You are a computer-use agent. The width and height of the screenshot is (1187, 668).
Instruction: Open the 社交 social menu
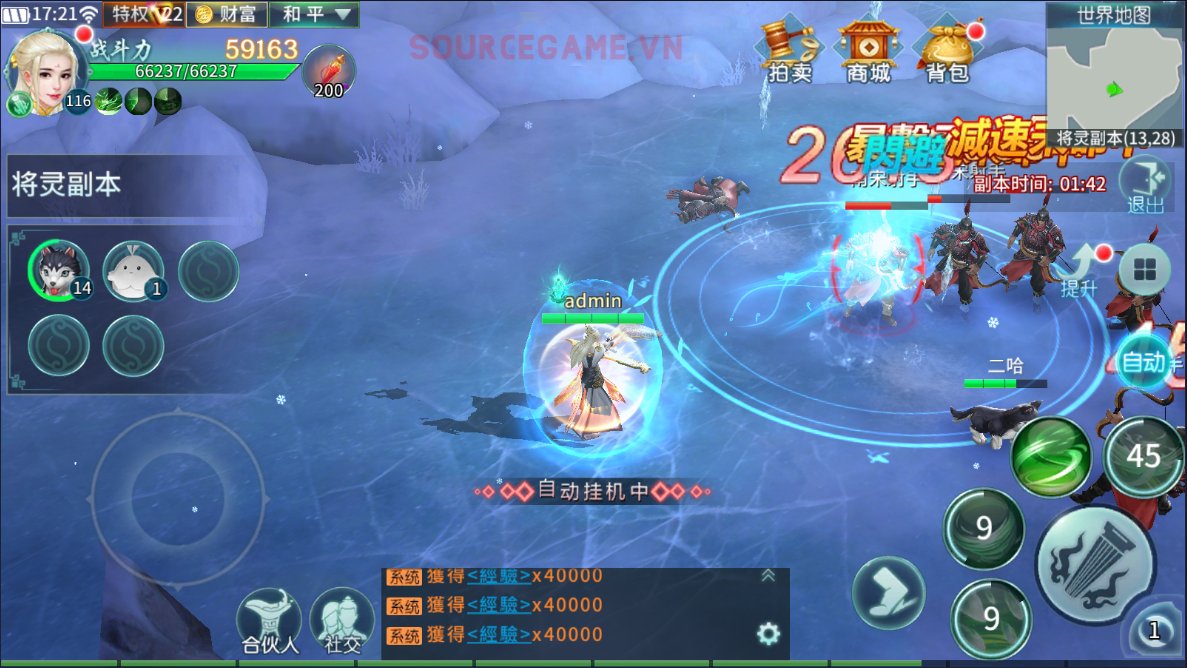pos(342,621)
